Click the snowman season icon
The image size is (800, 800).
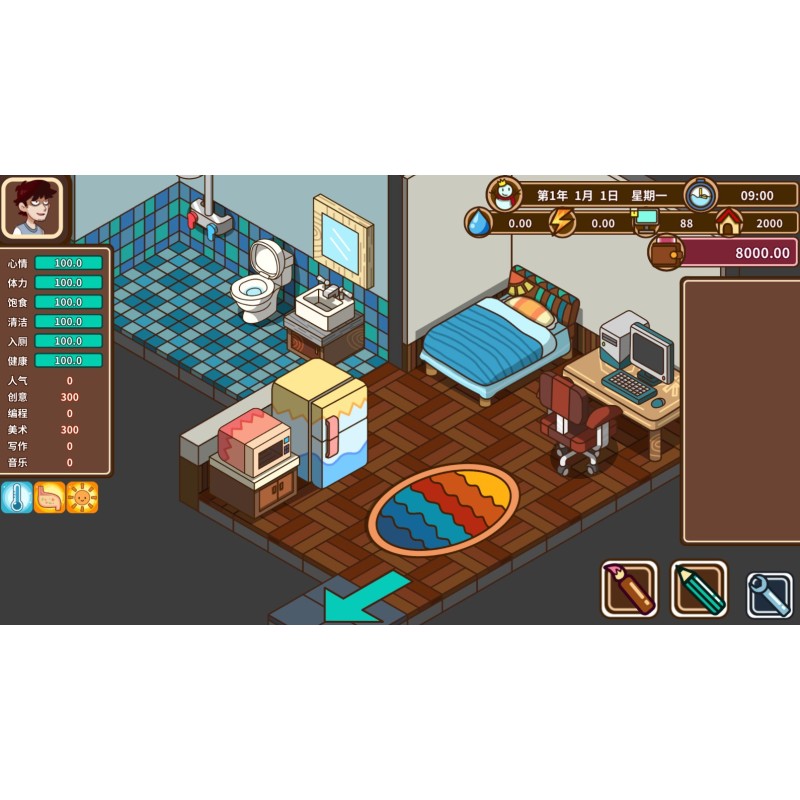505,194
